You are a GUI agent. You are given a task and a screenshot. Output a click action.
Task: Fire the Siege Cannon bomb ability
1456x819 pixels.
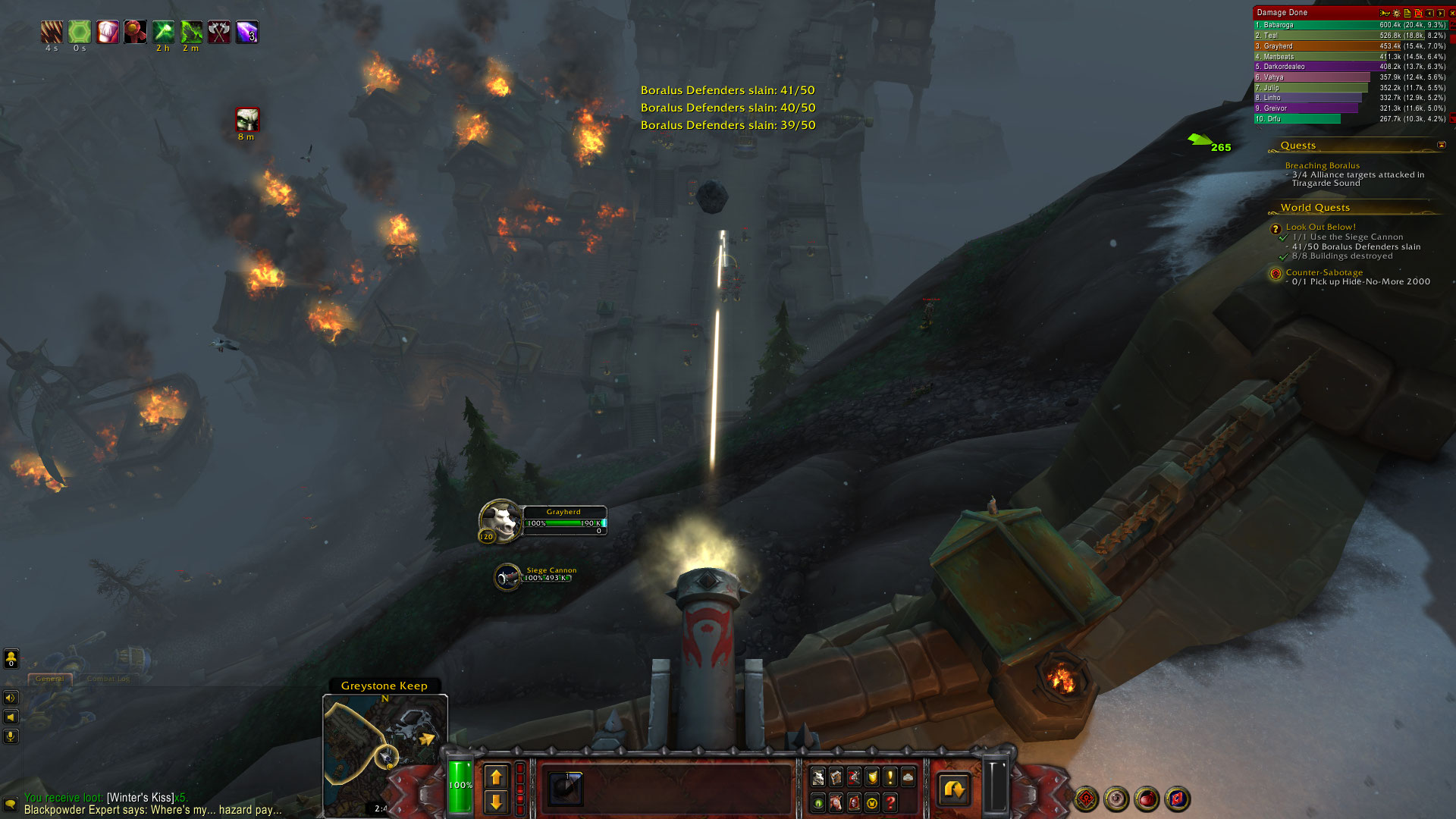566,789
